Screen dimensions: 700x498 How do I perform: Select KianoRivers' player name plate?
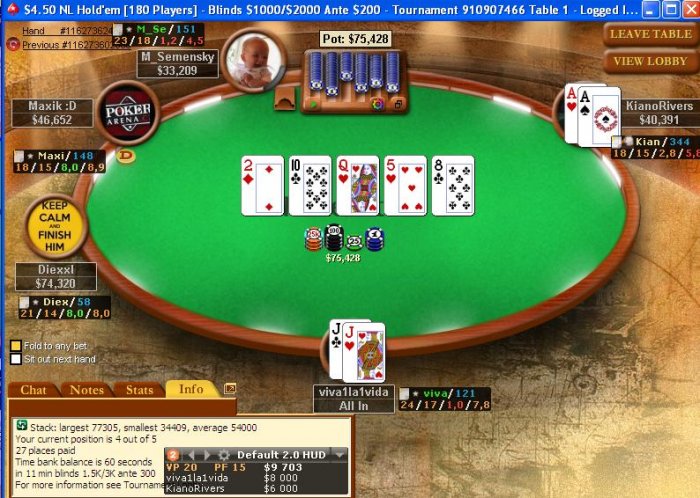click(x=658, y=112)
